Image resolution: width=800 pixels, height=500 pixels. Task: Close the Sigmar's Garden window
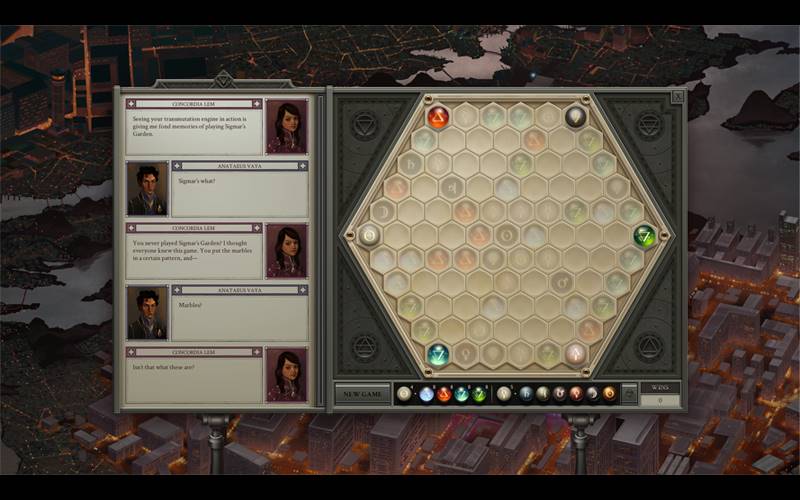click(x=677, y=97)
